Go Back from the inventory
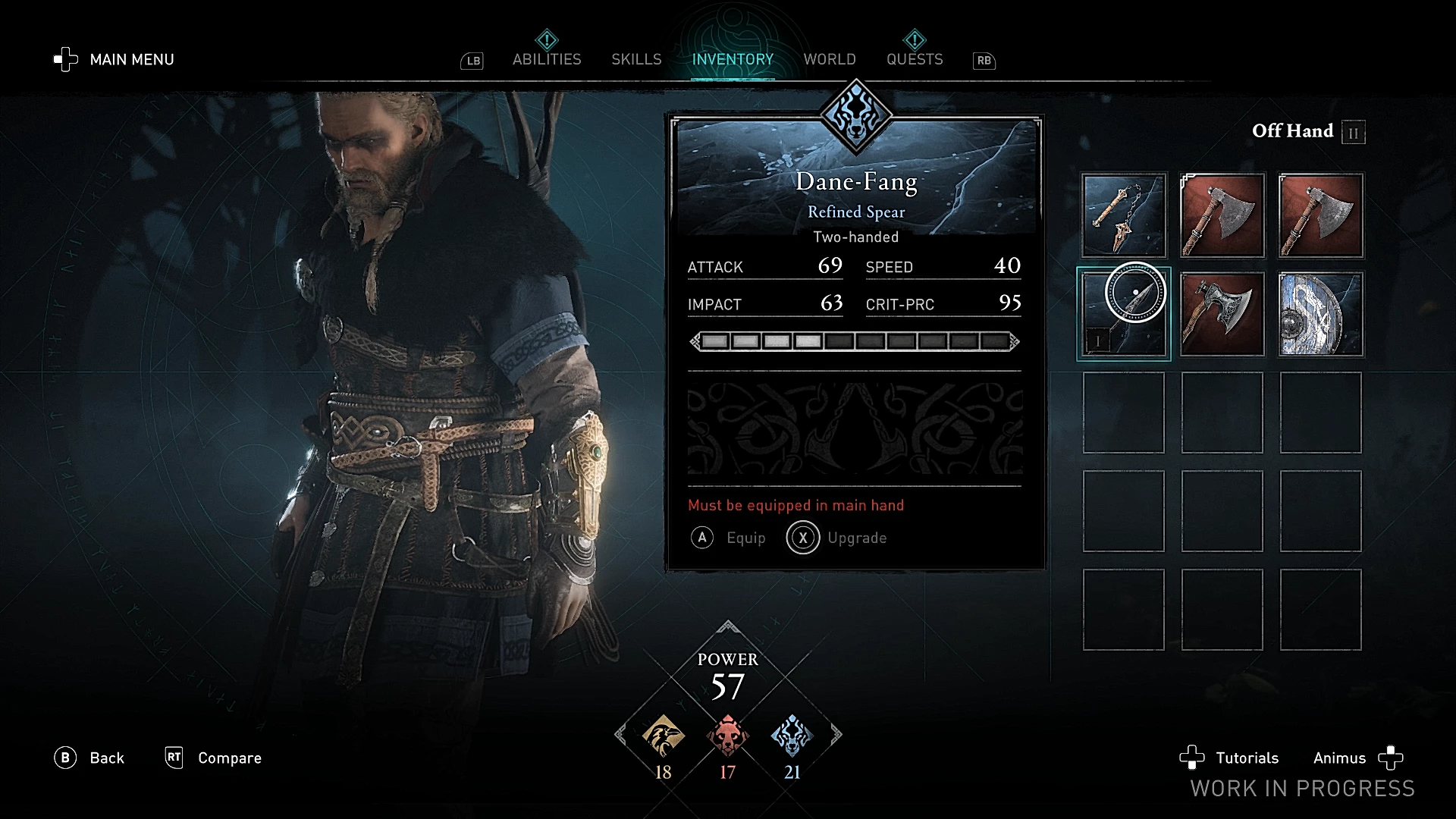This screenshot has height=819, width=1456. 89,758
